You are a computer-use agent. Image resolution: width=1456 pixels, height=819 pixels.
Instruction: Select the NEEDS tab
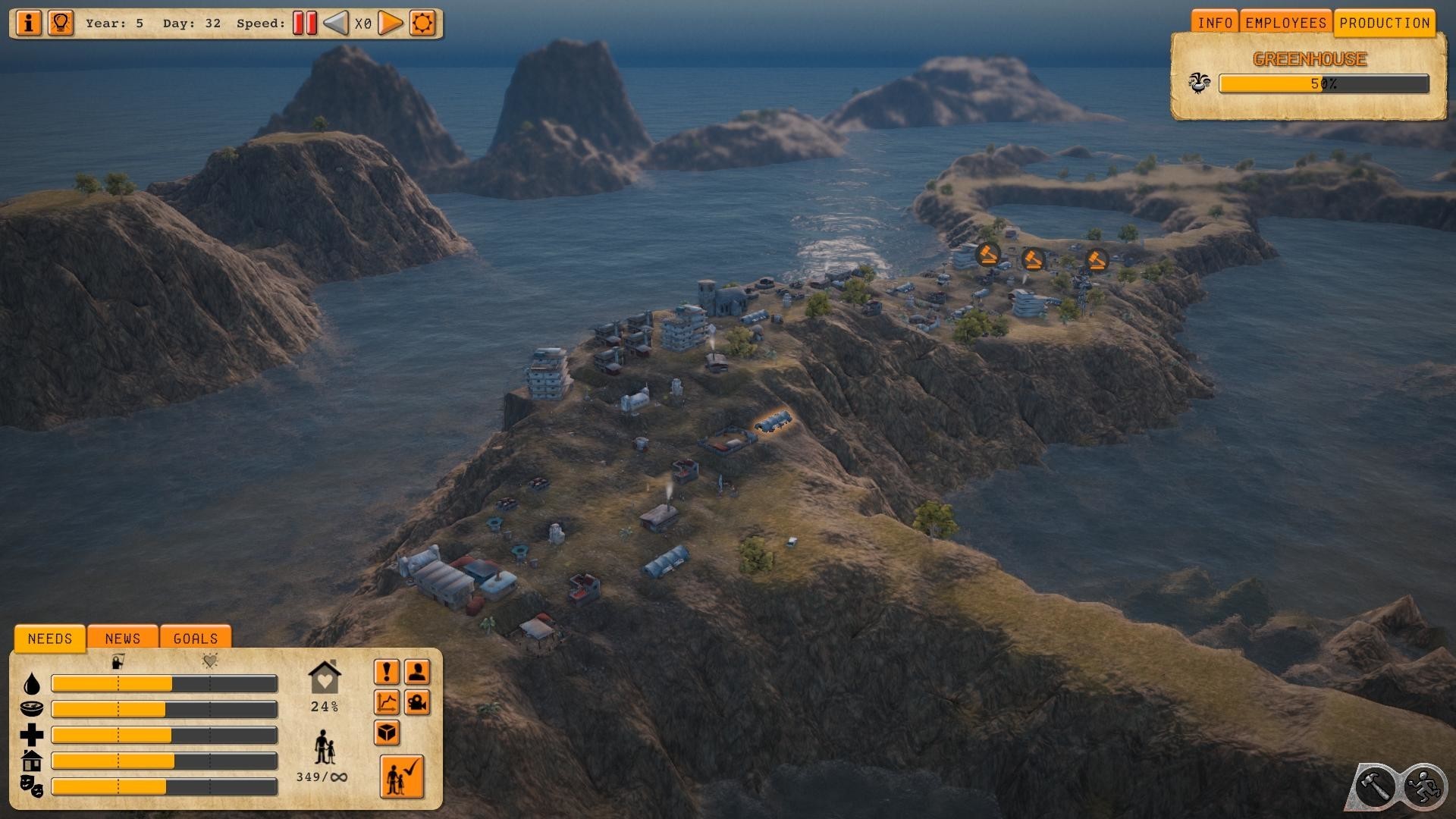50,639
